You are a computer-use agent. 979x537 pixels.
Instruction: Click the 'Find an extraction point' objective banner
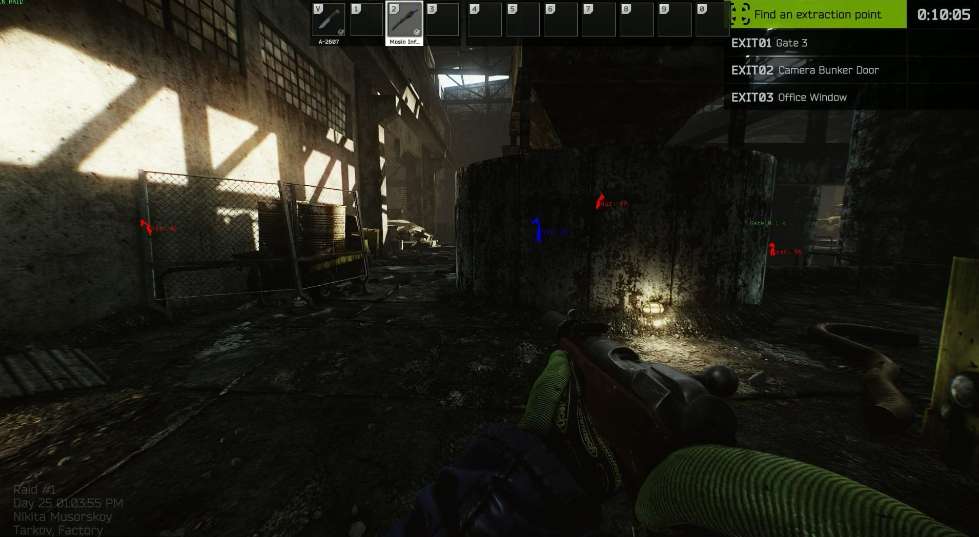pos(817,14)
